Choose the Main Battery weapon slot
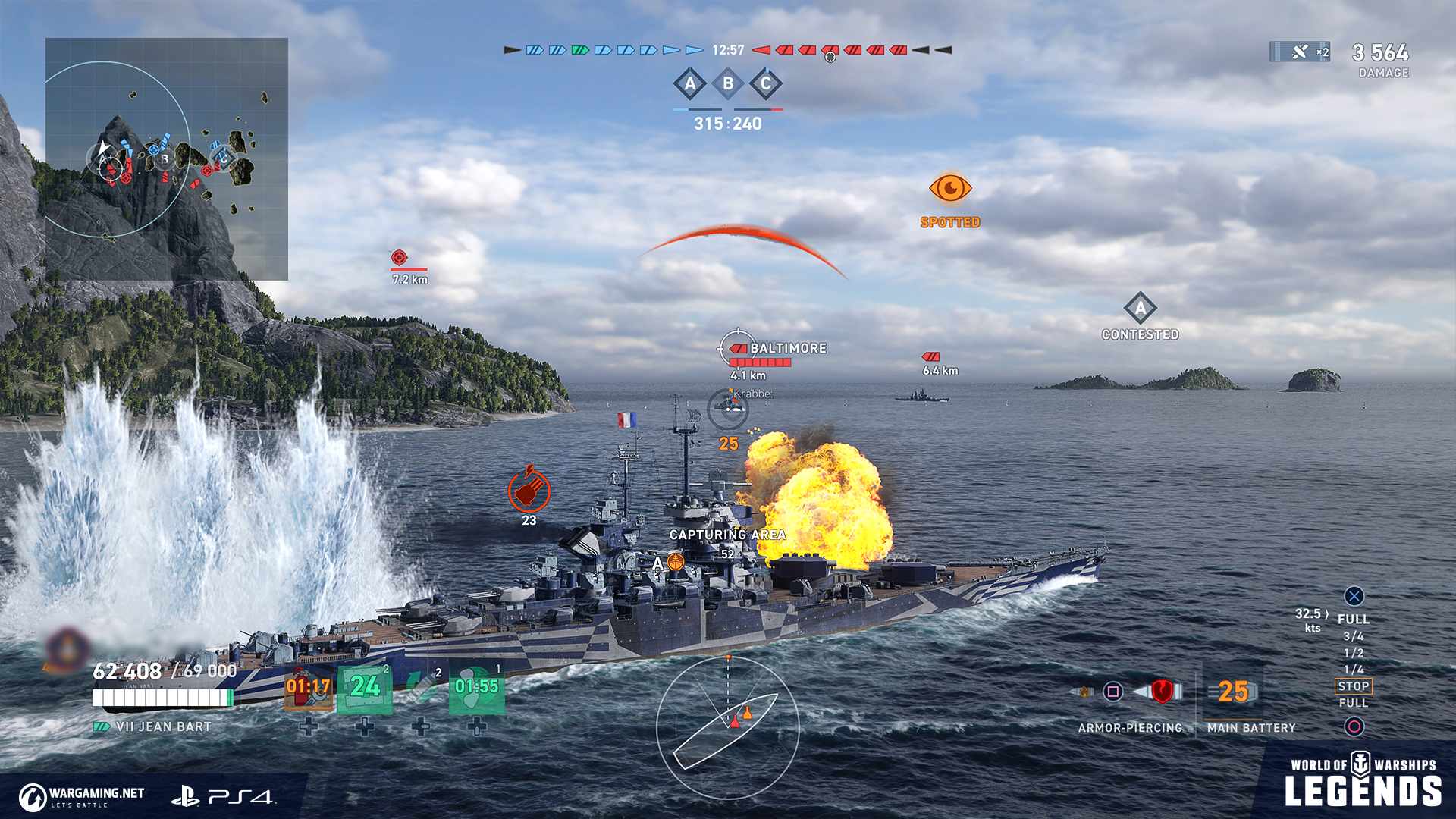 point(1235,692)
